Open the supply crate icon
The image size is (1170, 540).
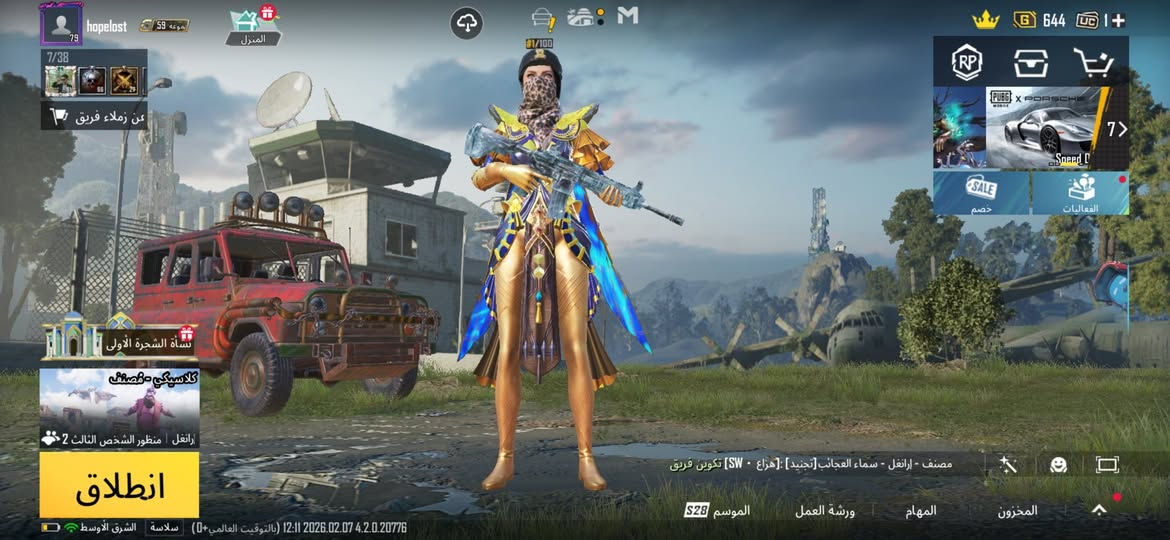tap(1029, 62)
